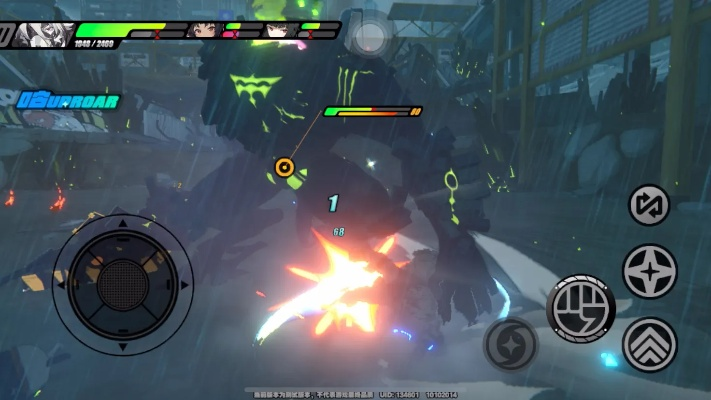Switch character with the swap arrows button

point(649,205)
